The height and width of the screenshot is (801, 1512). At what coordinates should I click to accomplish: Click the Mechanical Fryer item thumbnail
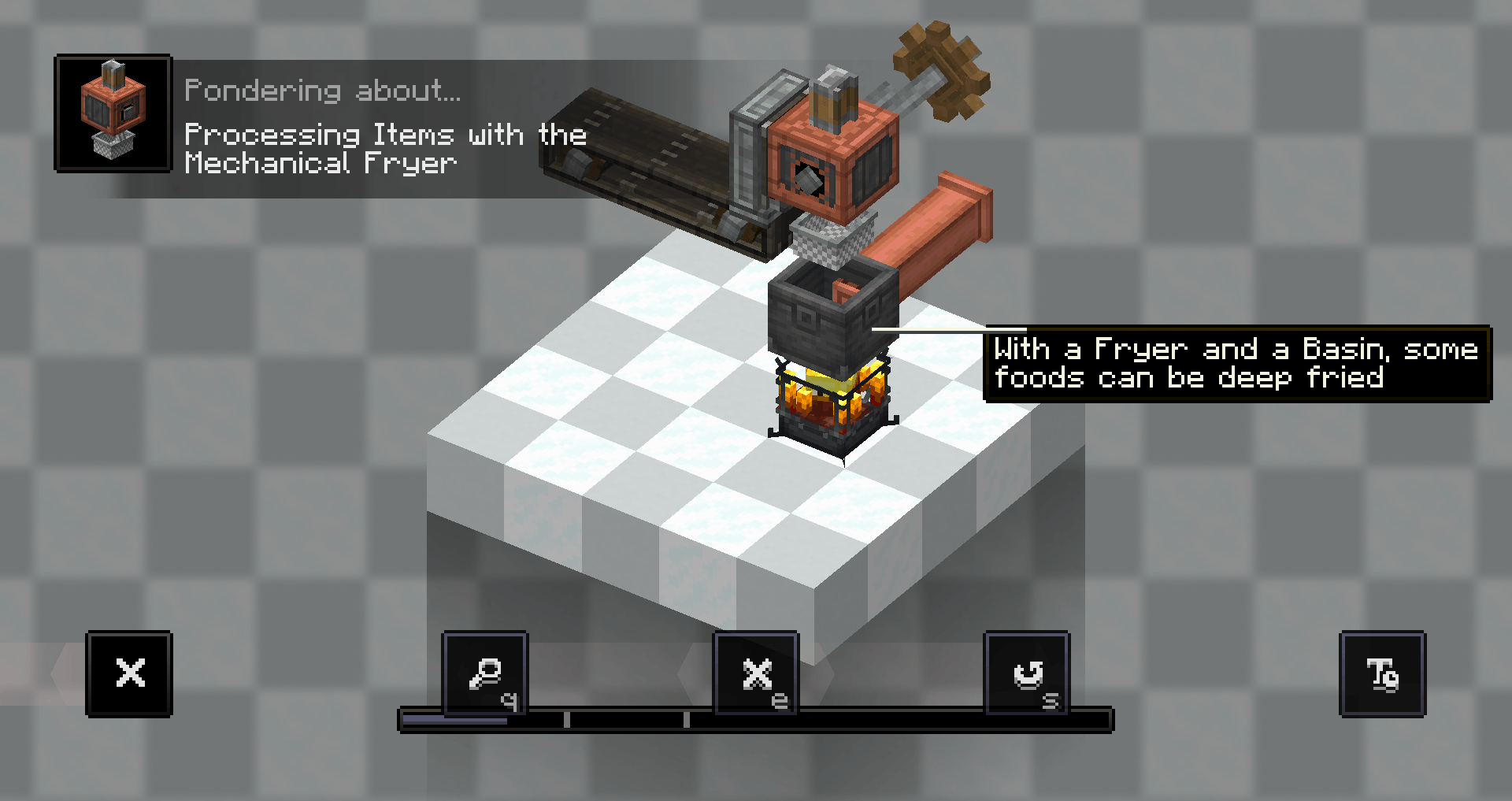pyautogui.click(x=113, y=112)
